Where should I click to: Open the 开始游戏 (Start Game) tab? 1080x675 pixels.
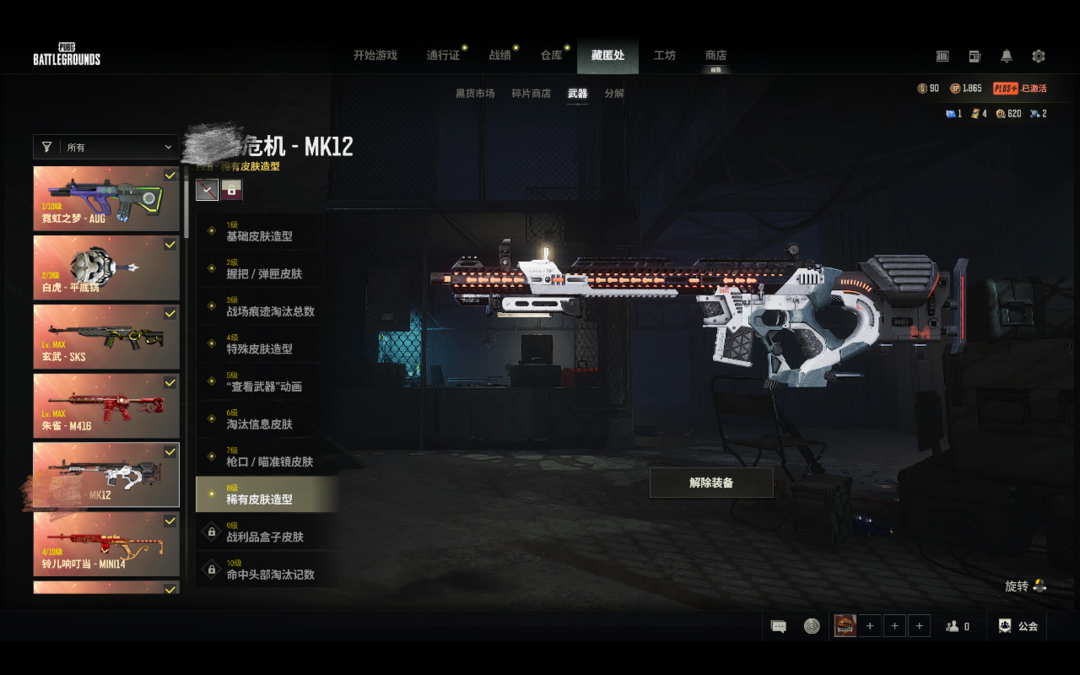tap(375, 55)
